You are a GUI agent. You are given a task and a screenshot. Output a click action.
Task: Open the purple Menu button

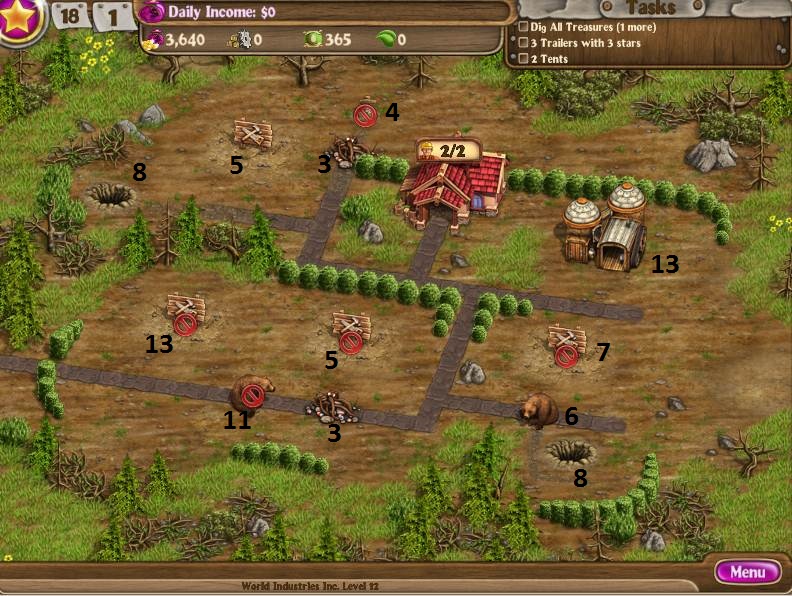(x=747, y=572)
